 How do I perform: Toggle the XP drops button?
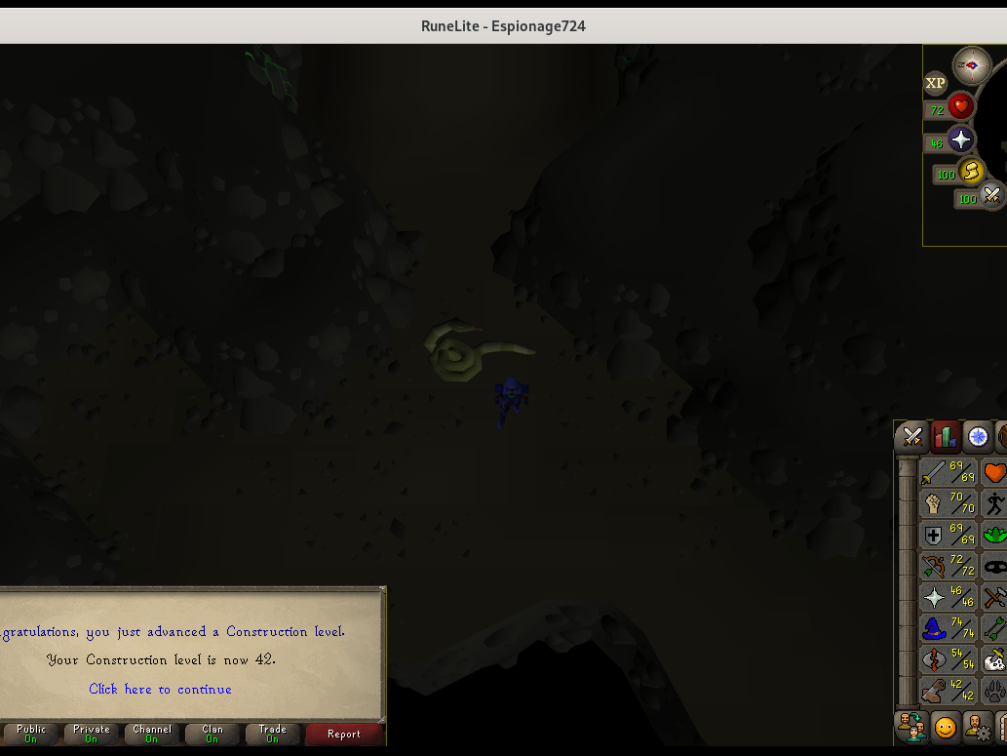935,83
